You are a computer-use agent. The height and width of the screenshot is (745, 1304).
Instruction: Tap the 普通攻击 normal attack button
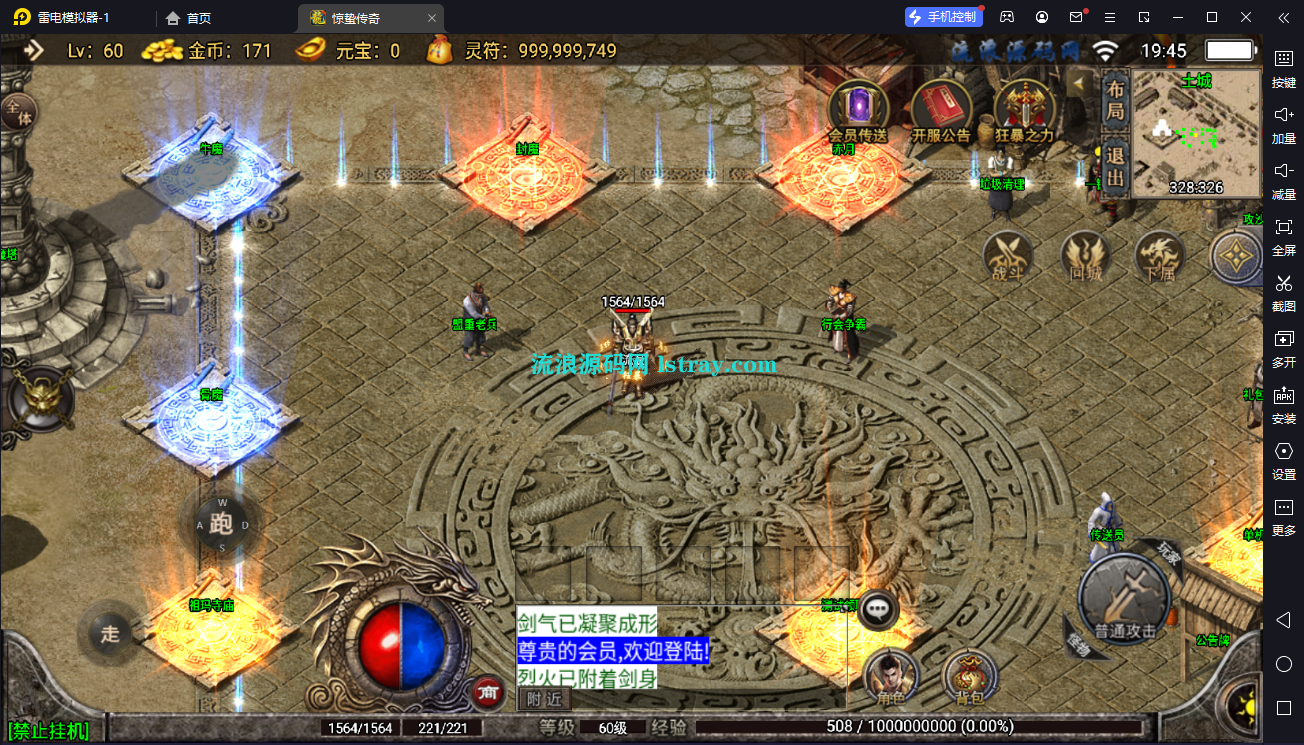[x=1125, y=600]
